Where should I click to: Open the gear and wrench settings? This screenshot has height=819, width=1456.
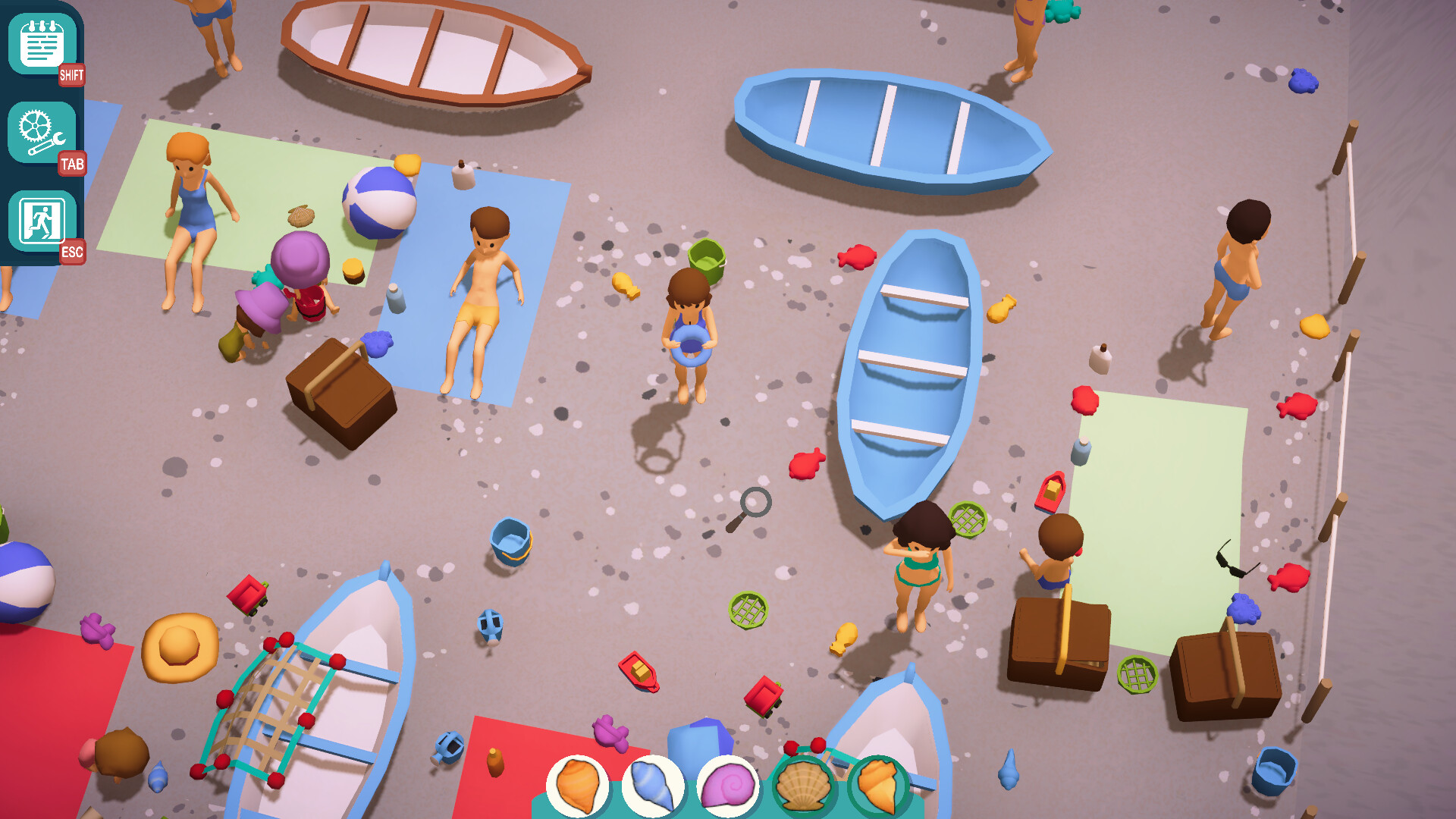tap(42, 133)
